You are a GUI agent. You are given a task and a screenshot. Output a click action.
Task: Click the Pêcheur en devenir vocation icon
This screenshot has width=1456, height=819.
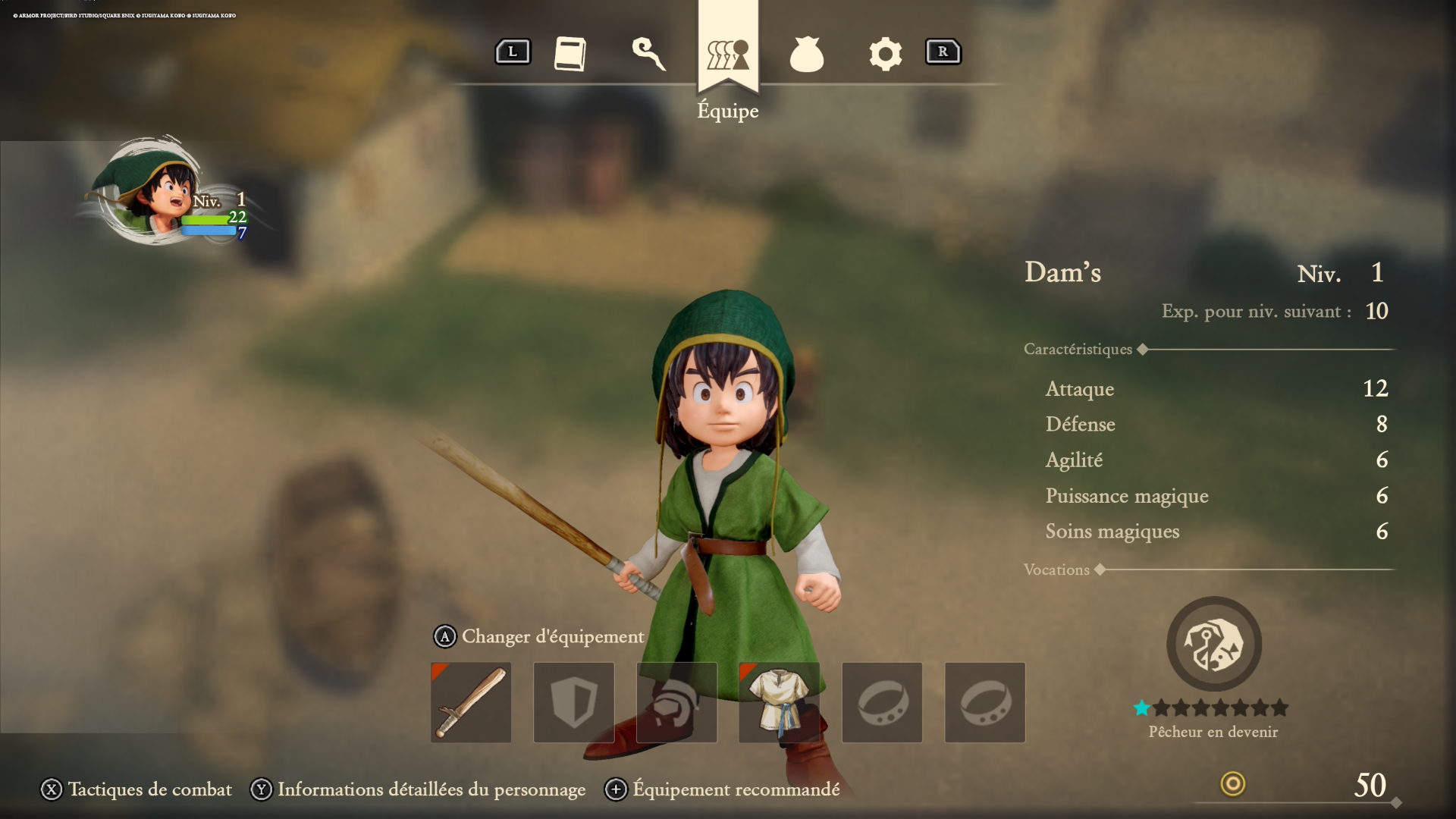(x=1213, y=644)
